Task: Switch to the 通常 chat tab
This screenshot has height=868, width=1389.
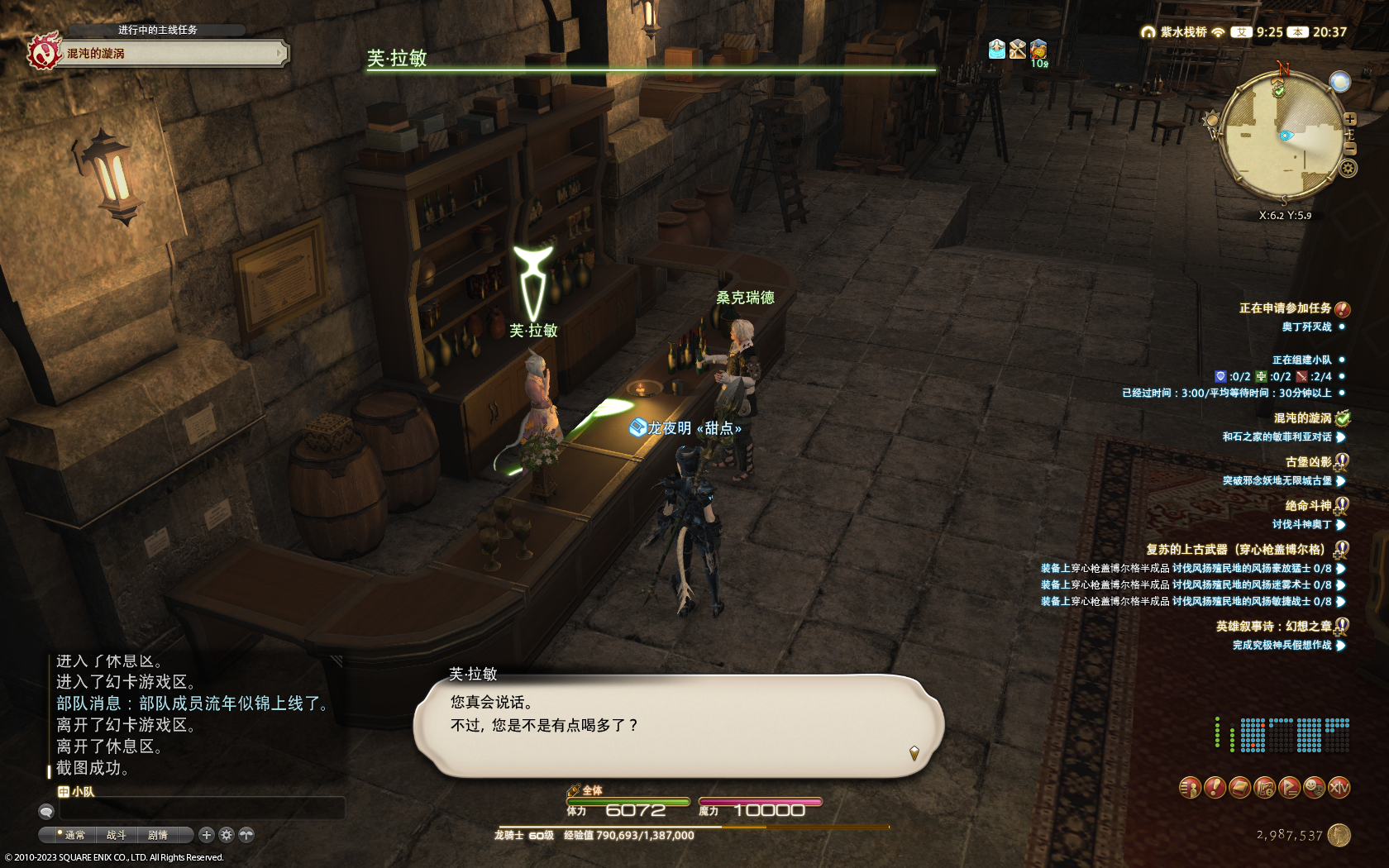Action: click(74, 835)
